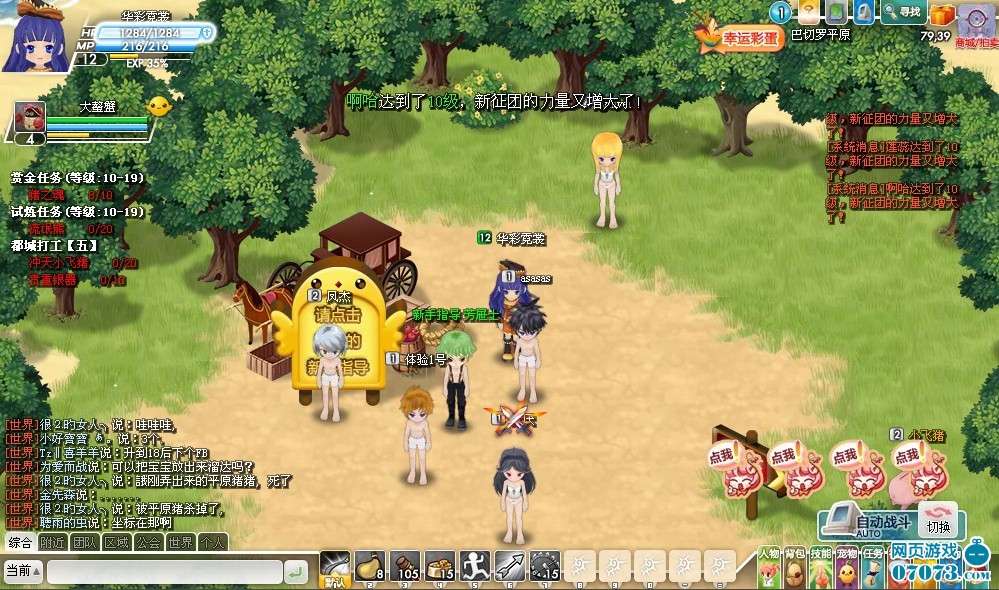999x590 pixels.
Task: Switch to the 附近 nearby chat tab
Action: [53, 543]
